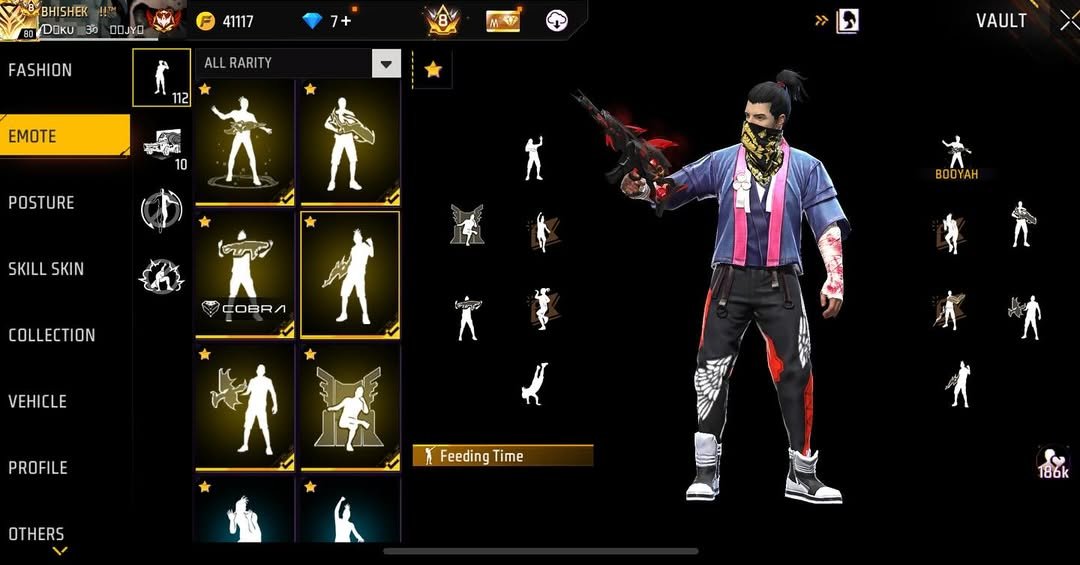The height and width of the screenshot is (565, 1080).
Task: Open the gold coins balance
Action: point(226,21)
